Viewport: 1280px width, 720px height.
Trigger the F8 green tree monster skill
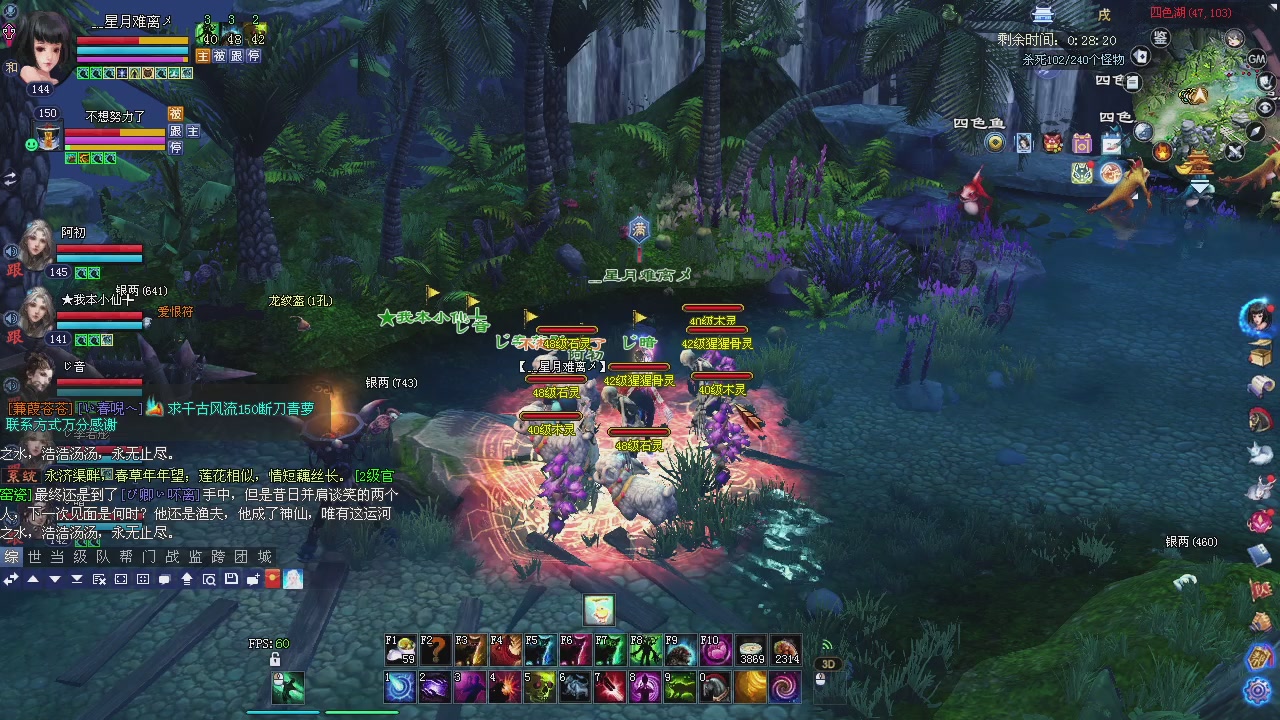tap(645, 650)
